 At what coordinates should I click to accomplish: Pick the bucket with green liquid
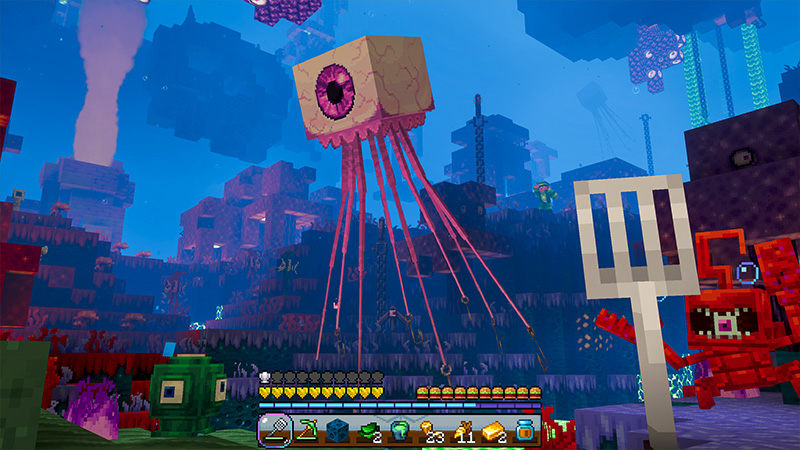click(x=400, y=431)
